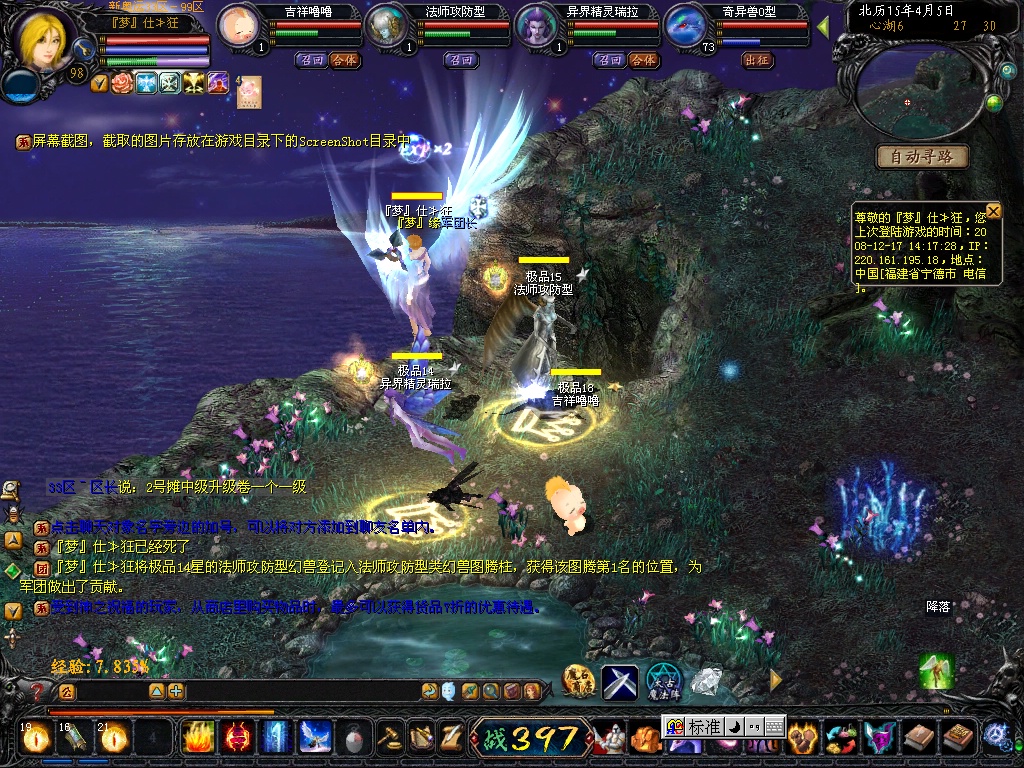Collapse the pet bar with the green arrow
Viewport: 1024px width, 768px height.
(x=823, y=26)
